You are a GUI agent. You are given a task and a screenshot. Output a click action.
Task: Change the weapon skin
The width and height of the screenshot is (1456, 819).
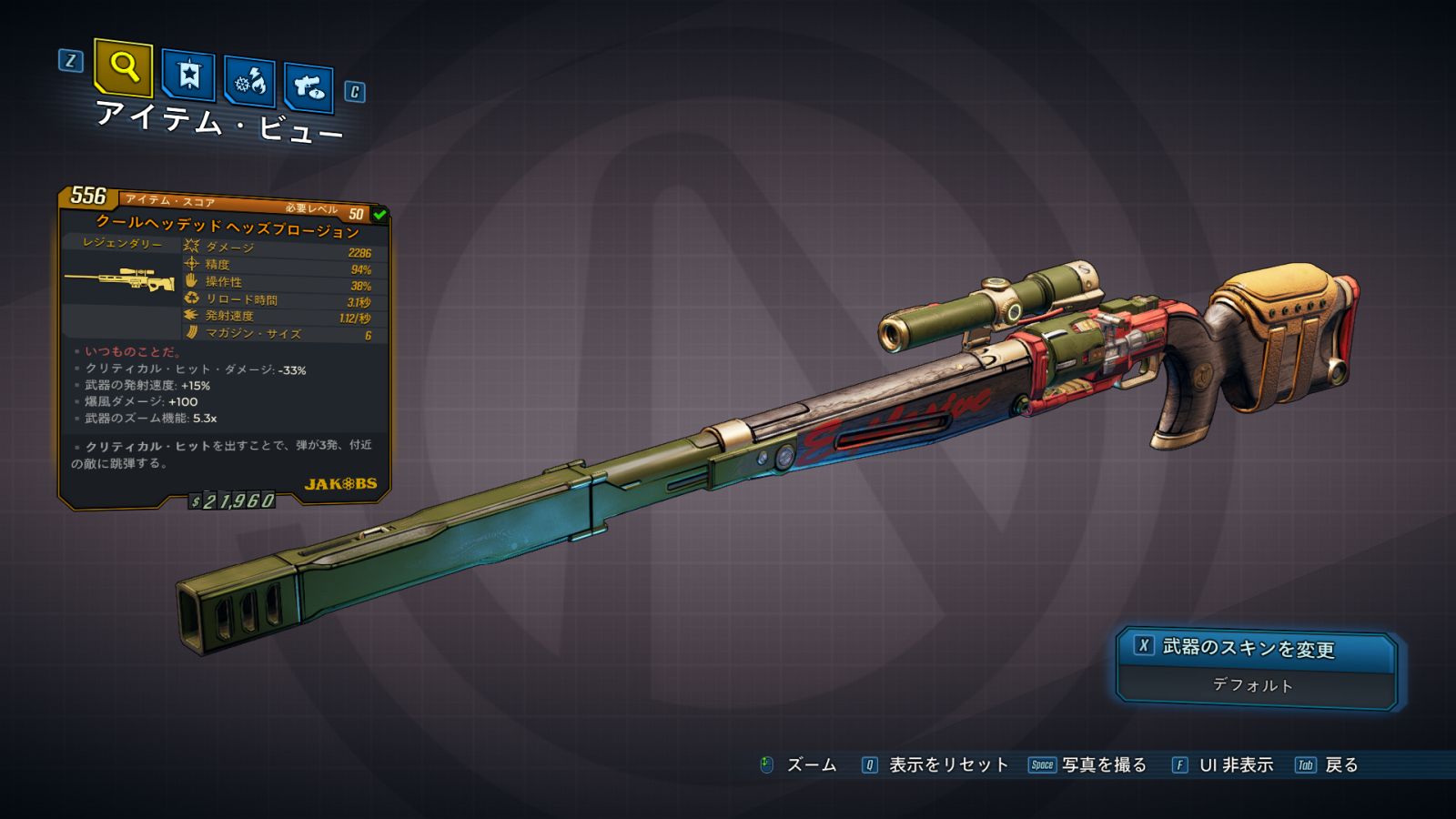point(1256,649)
